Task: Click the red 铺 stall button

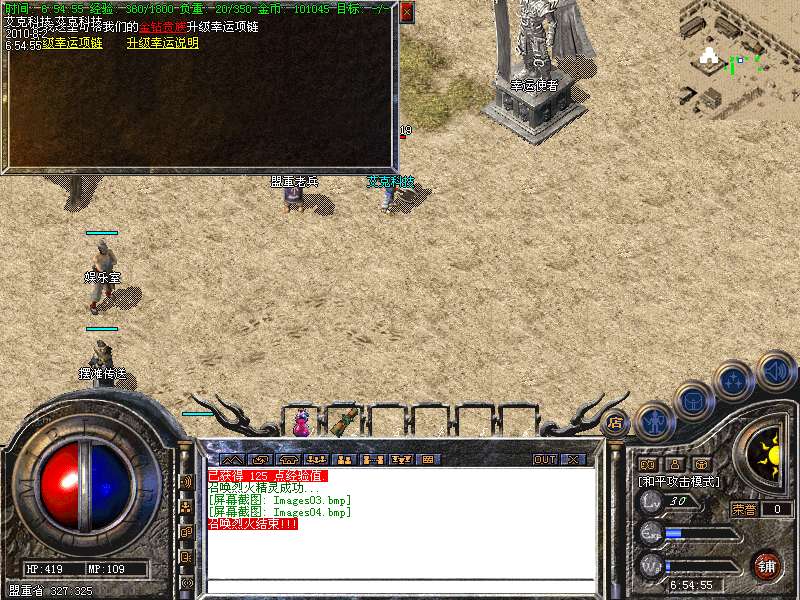Action: (x=766, y=565)
